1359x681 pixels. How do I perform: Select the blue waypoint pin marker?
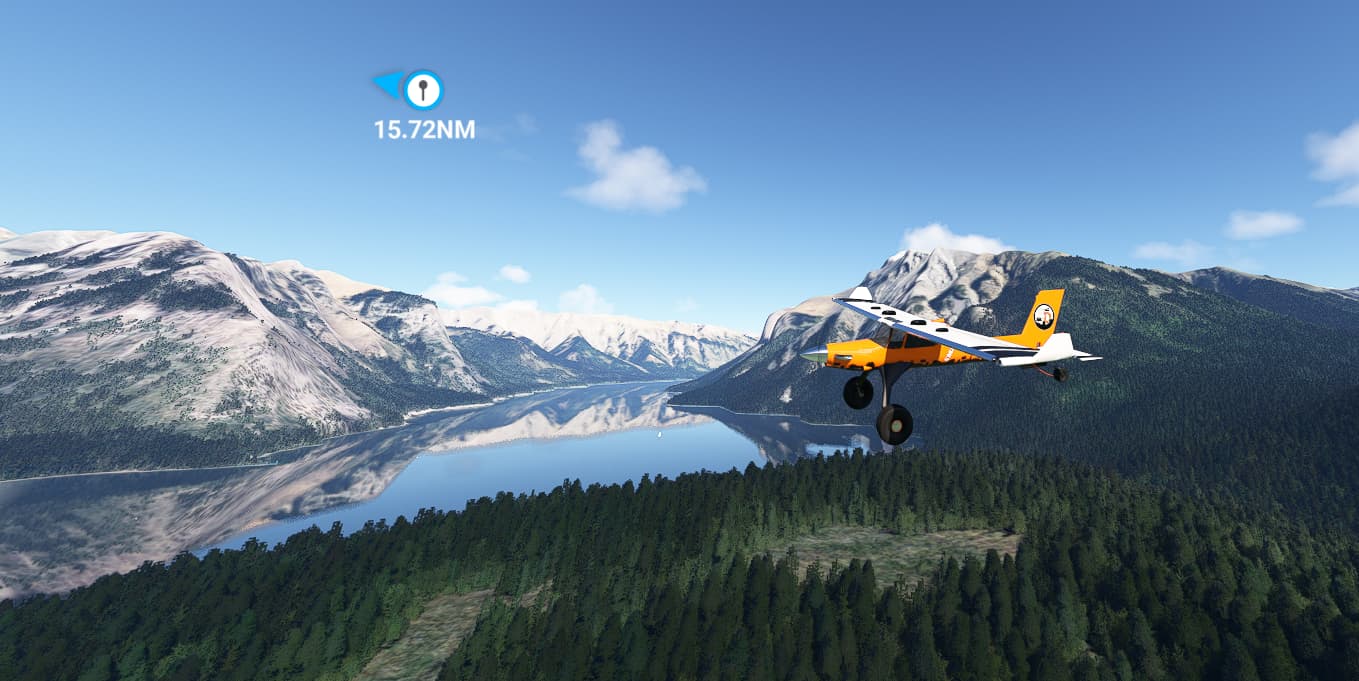[422, 90]
